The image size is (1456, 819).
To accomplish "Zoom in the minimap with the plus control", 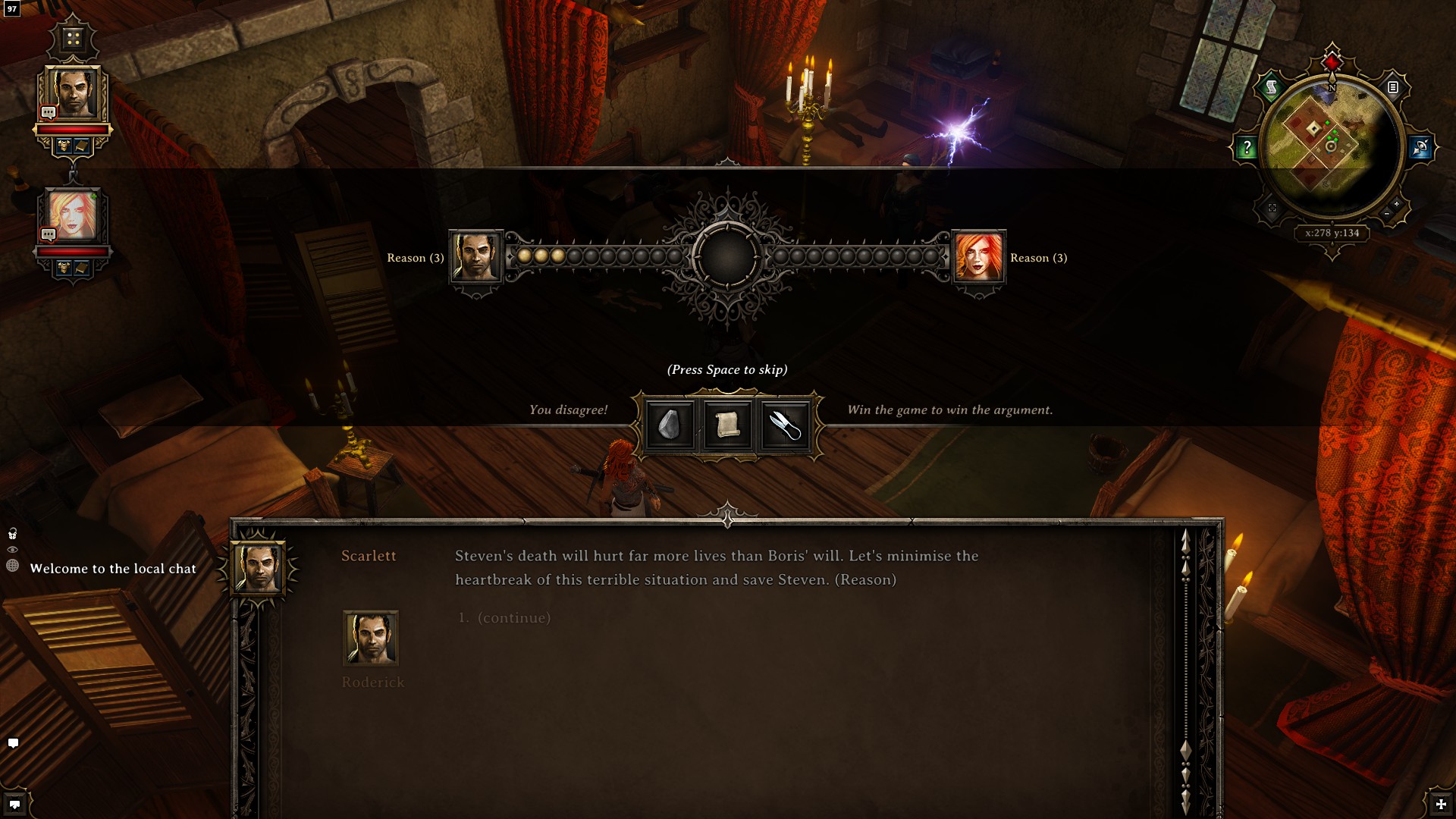I will click(x=1397, y=205).
